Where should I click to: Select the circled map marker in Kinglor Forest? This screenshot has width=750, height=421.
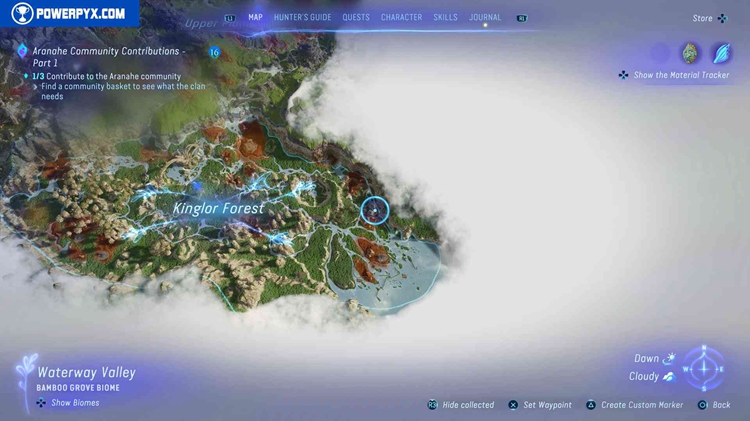click(x=374, y=210)
